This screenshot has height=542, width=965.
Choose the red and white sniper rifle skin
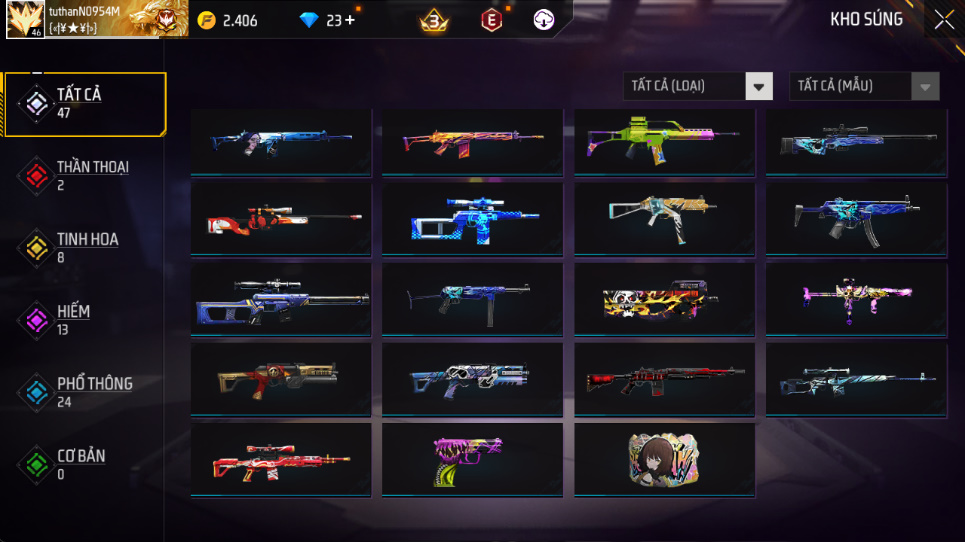coord(281,217)
